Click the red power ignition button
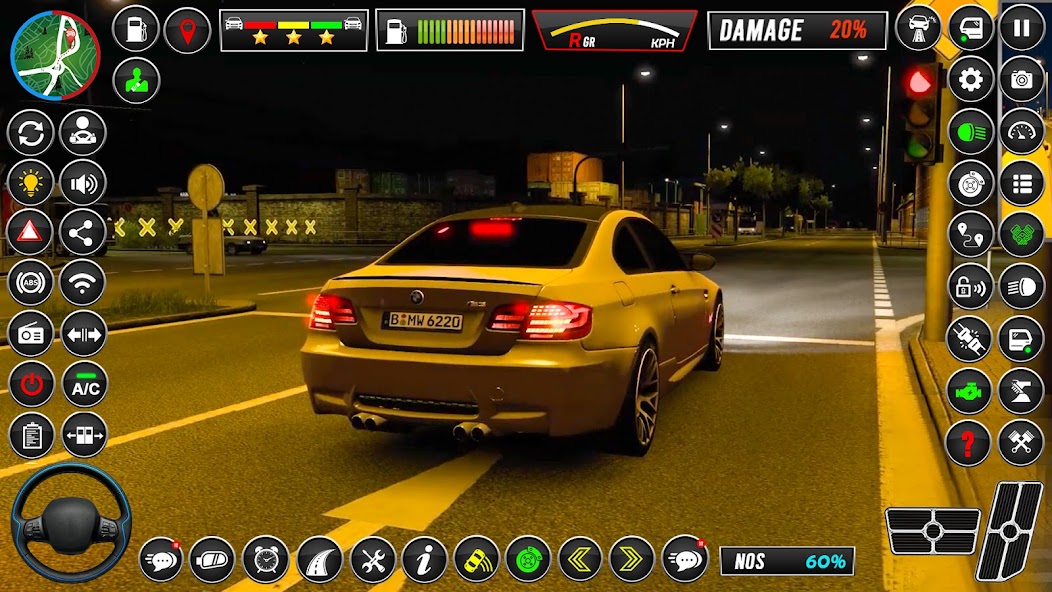The height and width of the screenshot is (592, 1052). click(x=31, y=385)
